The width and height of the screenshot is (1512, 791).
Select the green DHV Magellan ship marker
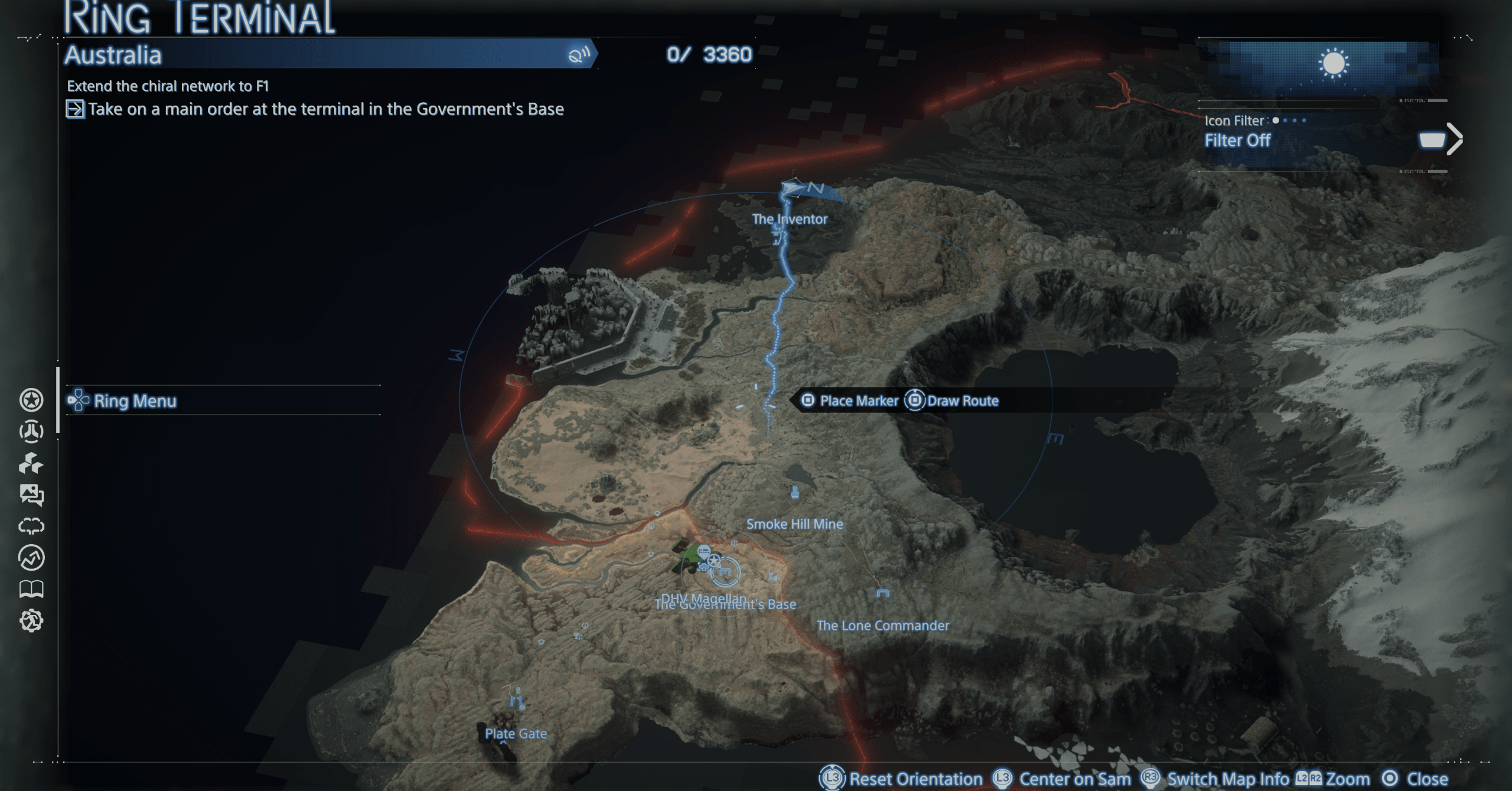pos(686,556)
